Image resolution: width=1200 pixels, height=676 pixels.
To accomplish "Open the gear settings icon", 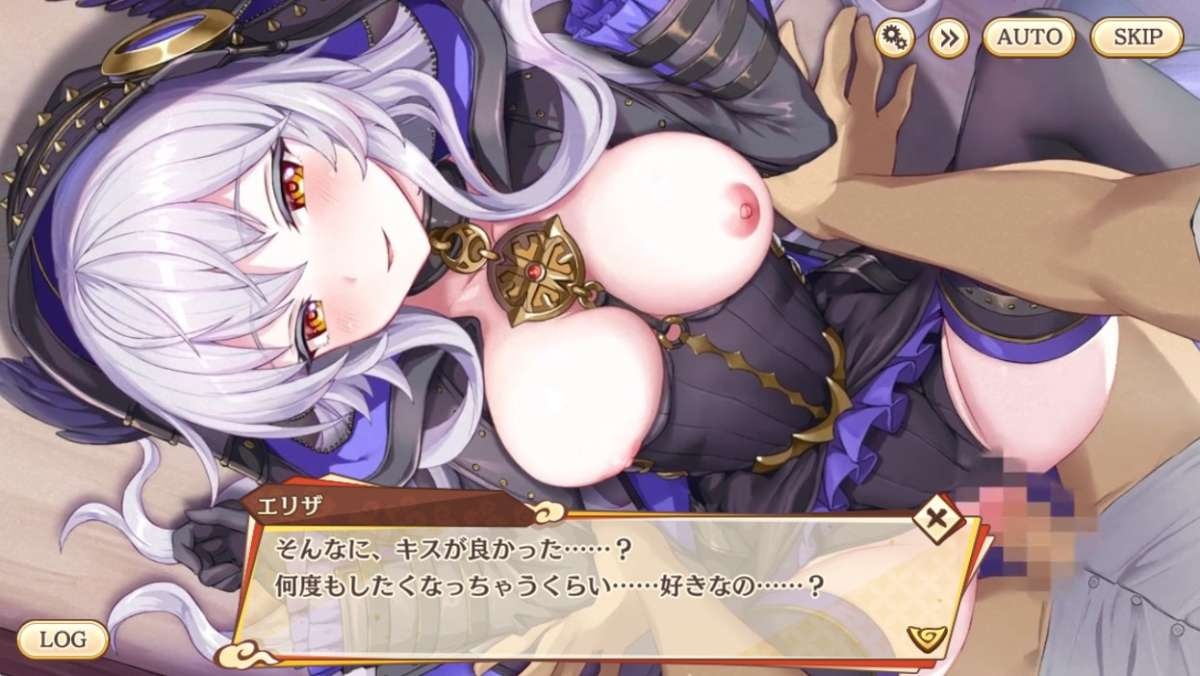I will (x=895, y=38).
